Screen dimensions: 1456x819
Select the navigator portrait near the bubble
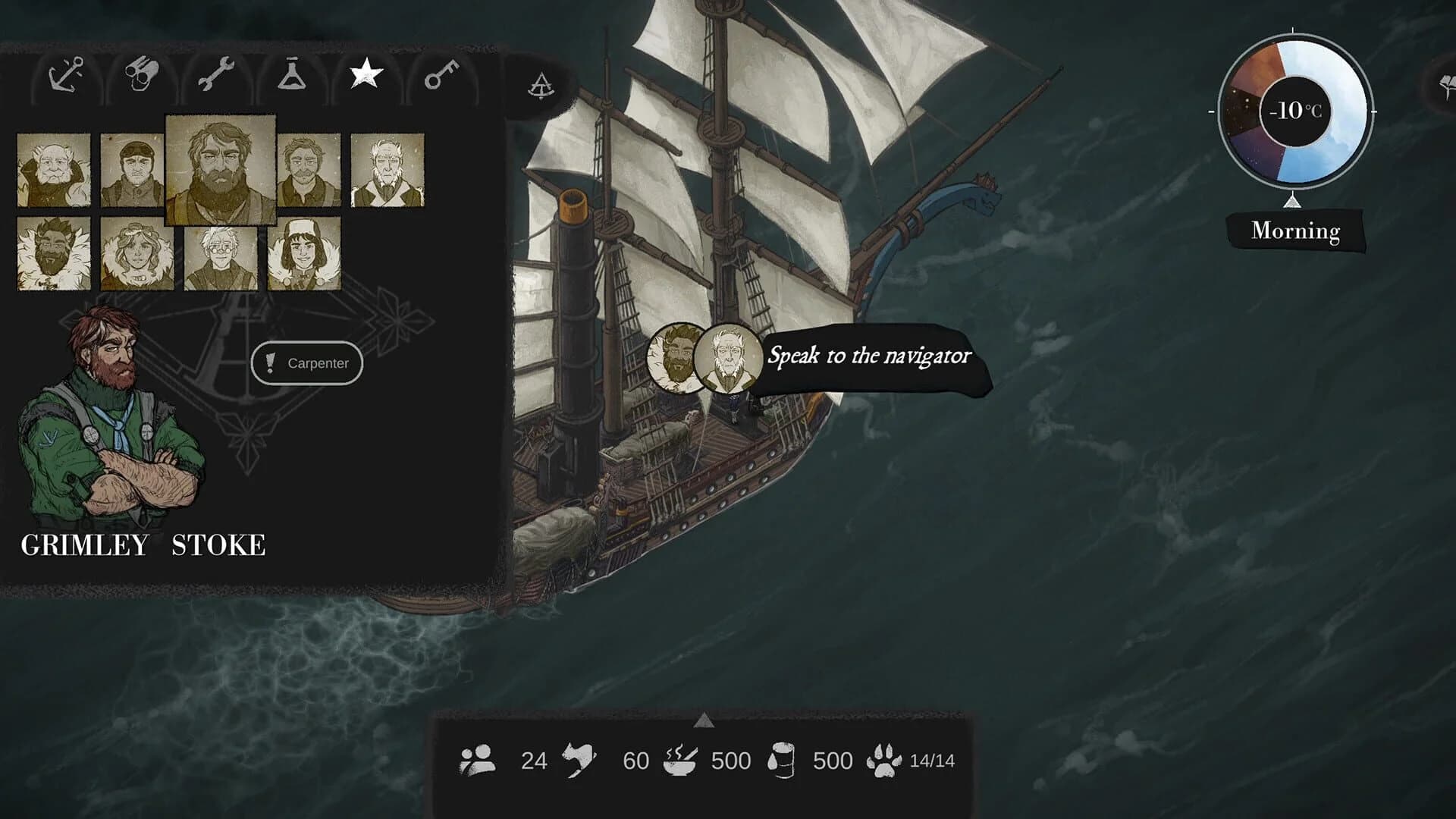726,361
